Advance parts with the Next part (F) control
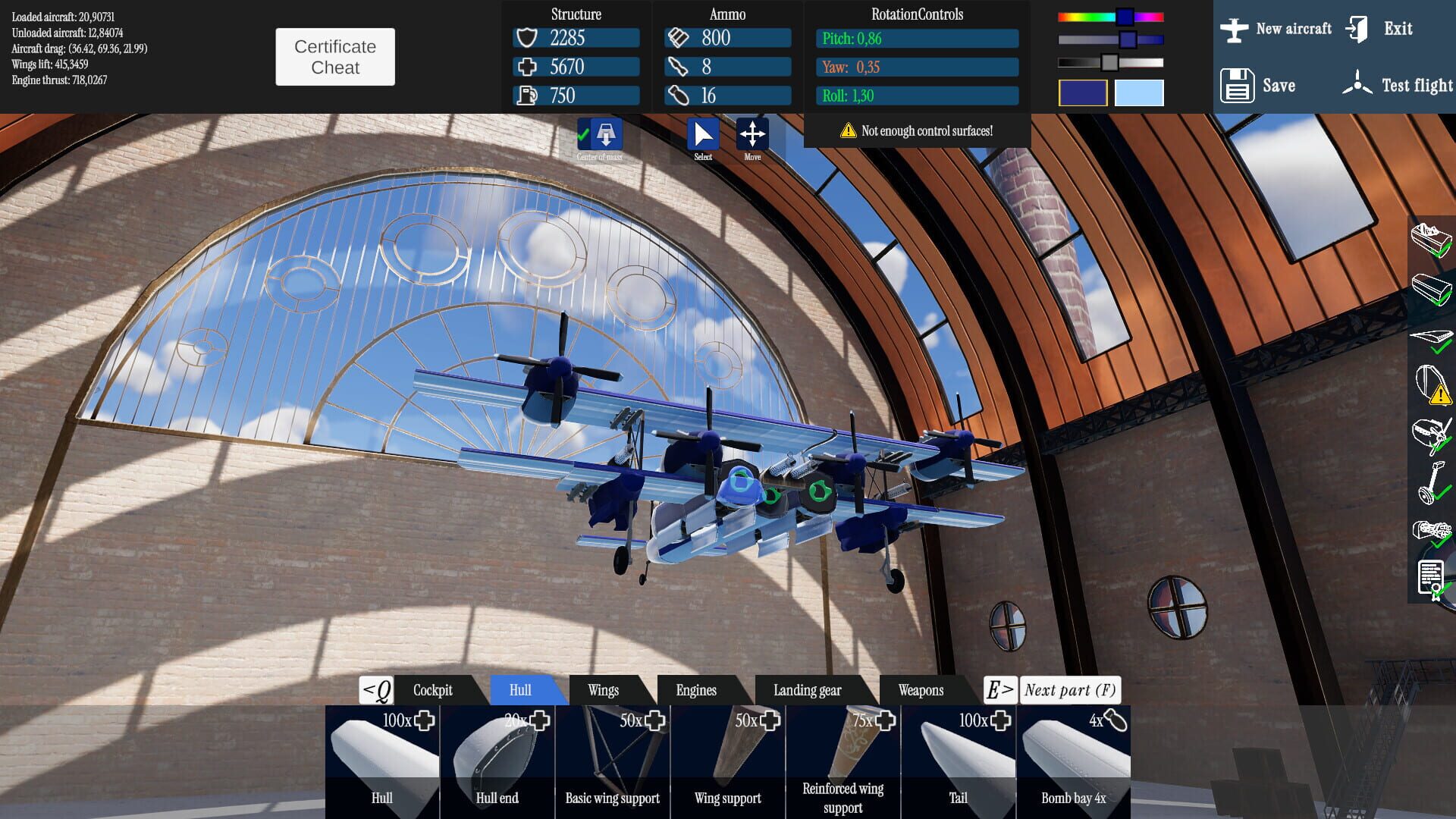Viewport: 1456px width, 819px height. pyautogui.click(x=1069, y=690)
